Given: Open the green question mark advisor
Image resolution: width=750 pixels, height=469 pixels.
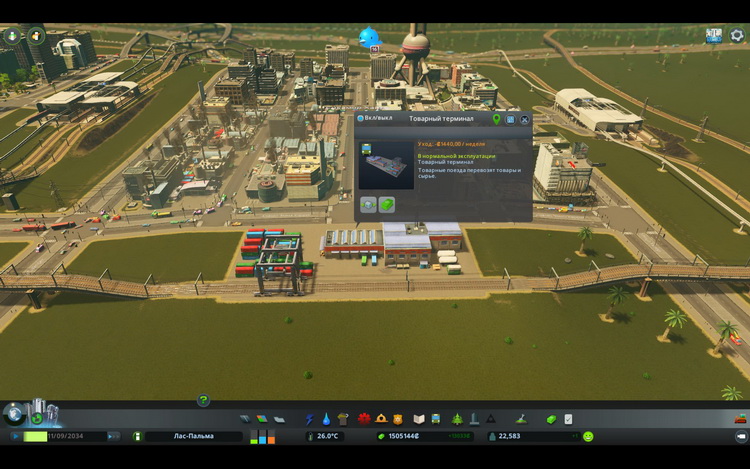Looking at the screenshot, I should pos(203,400).
